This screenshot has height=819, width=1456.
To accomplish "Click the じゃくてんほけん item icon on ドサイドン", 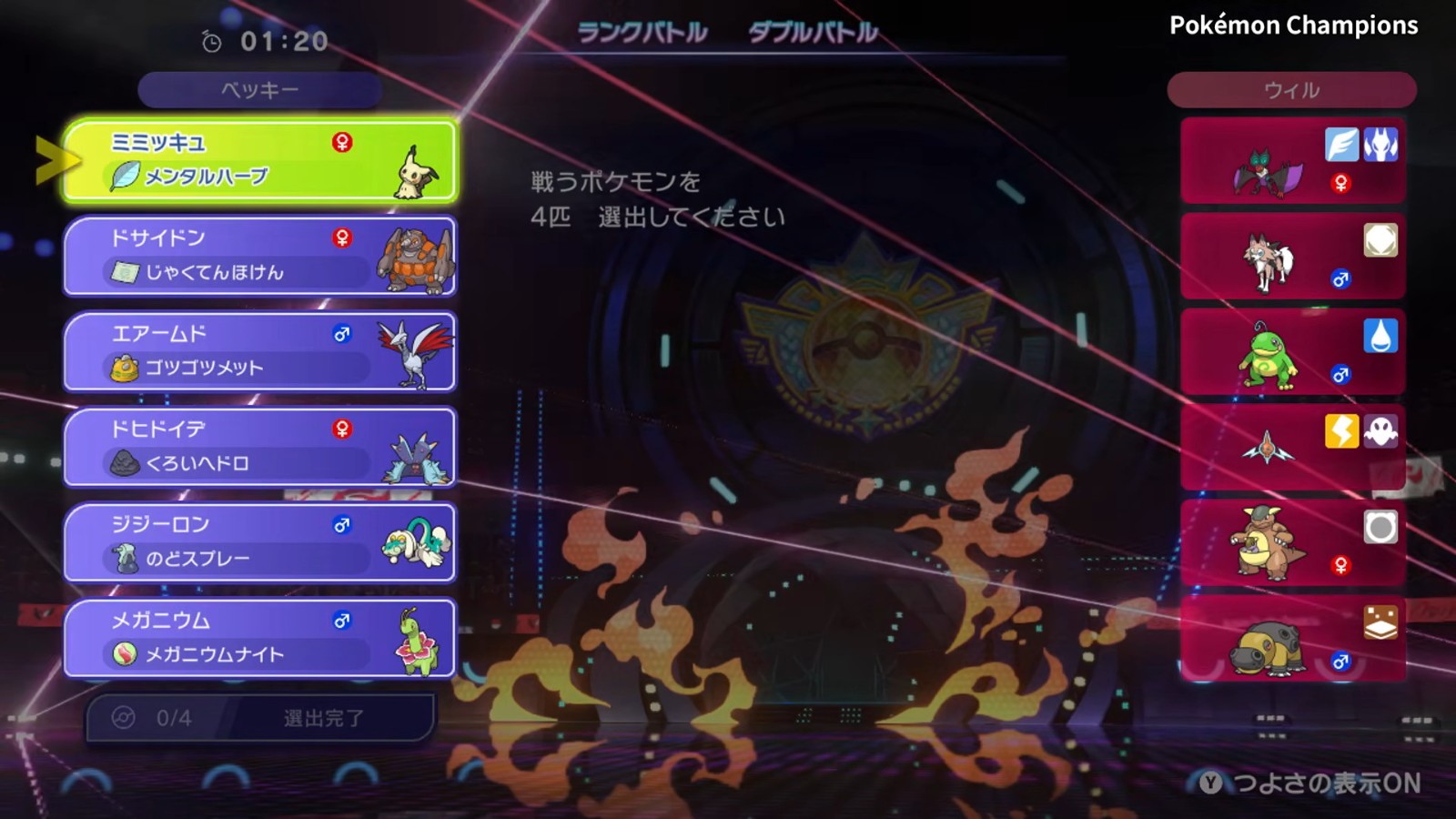I will tap(124, 273).
